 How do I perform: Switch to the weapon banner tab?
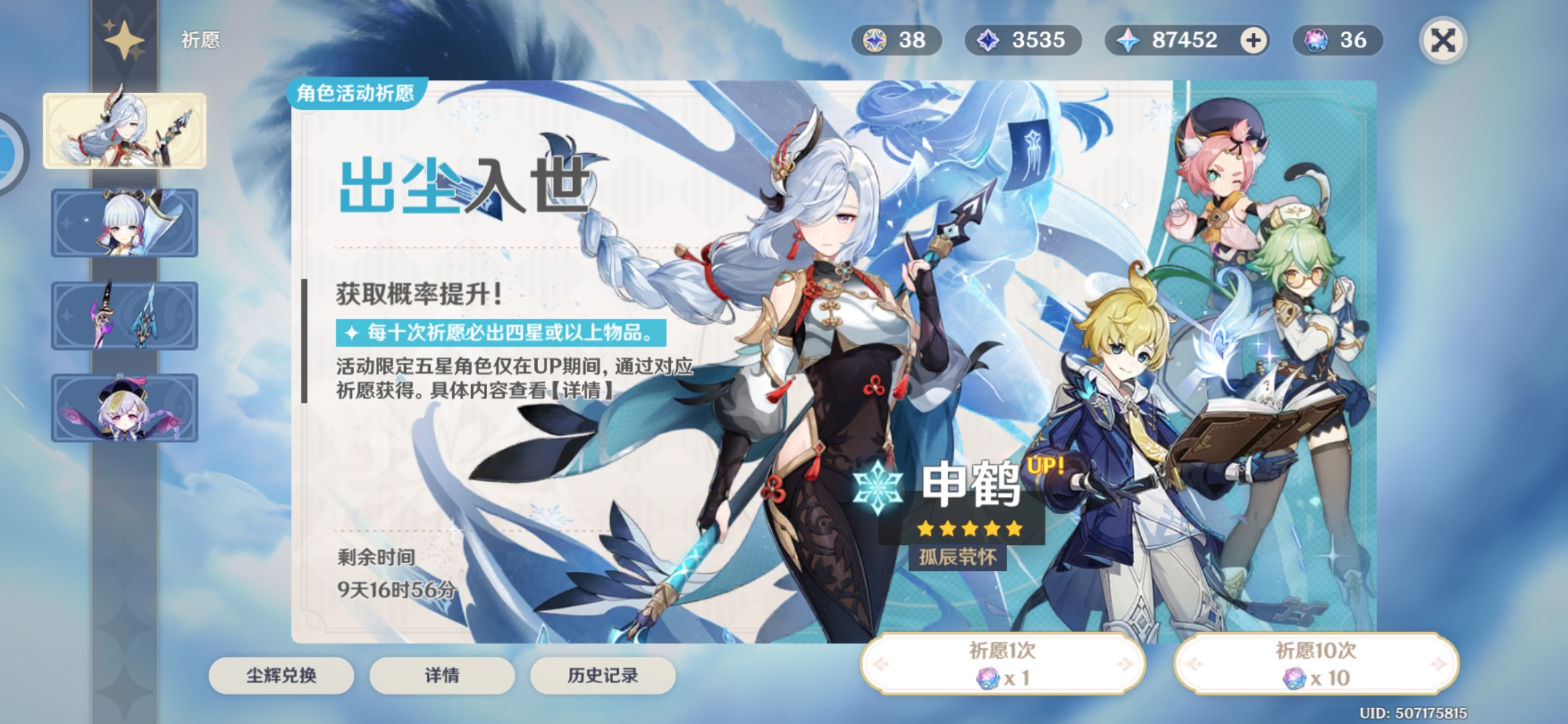pyautogui.click(x=125, y=316)
